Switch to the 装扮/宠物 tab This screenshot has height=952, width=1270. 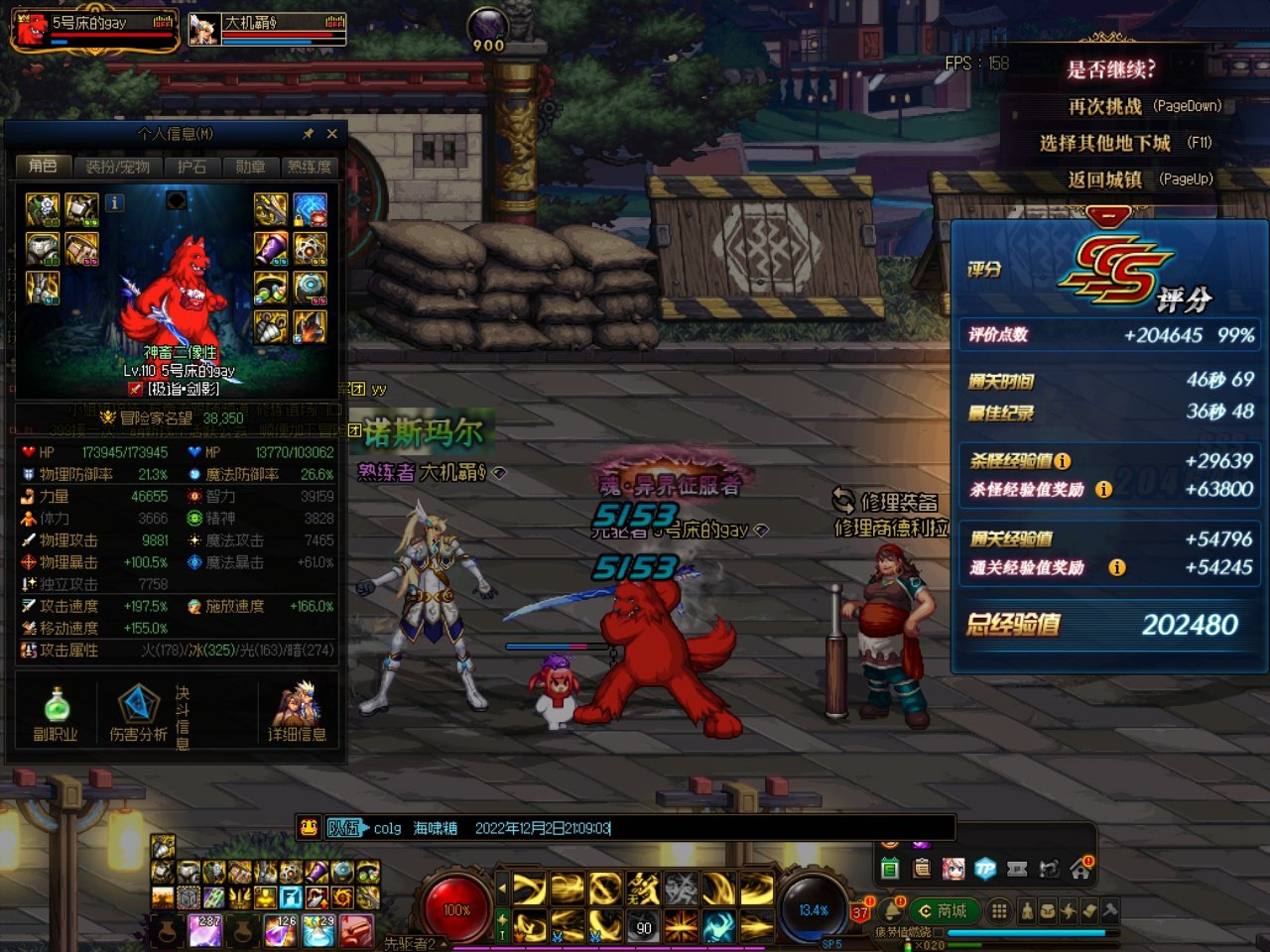click(117, 167)
